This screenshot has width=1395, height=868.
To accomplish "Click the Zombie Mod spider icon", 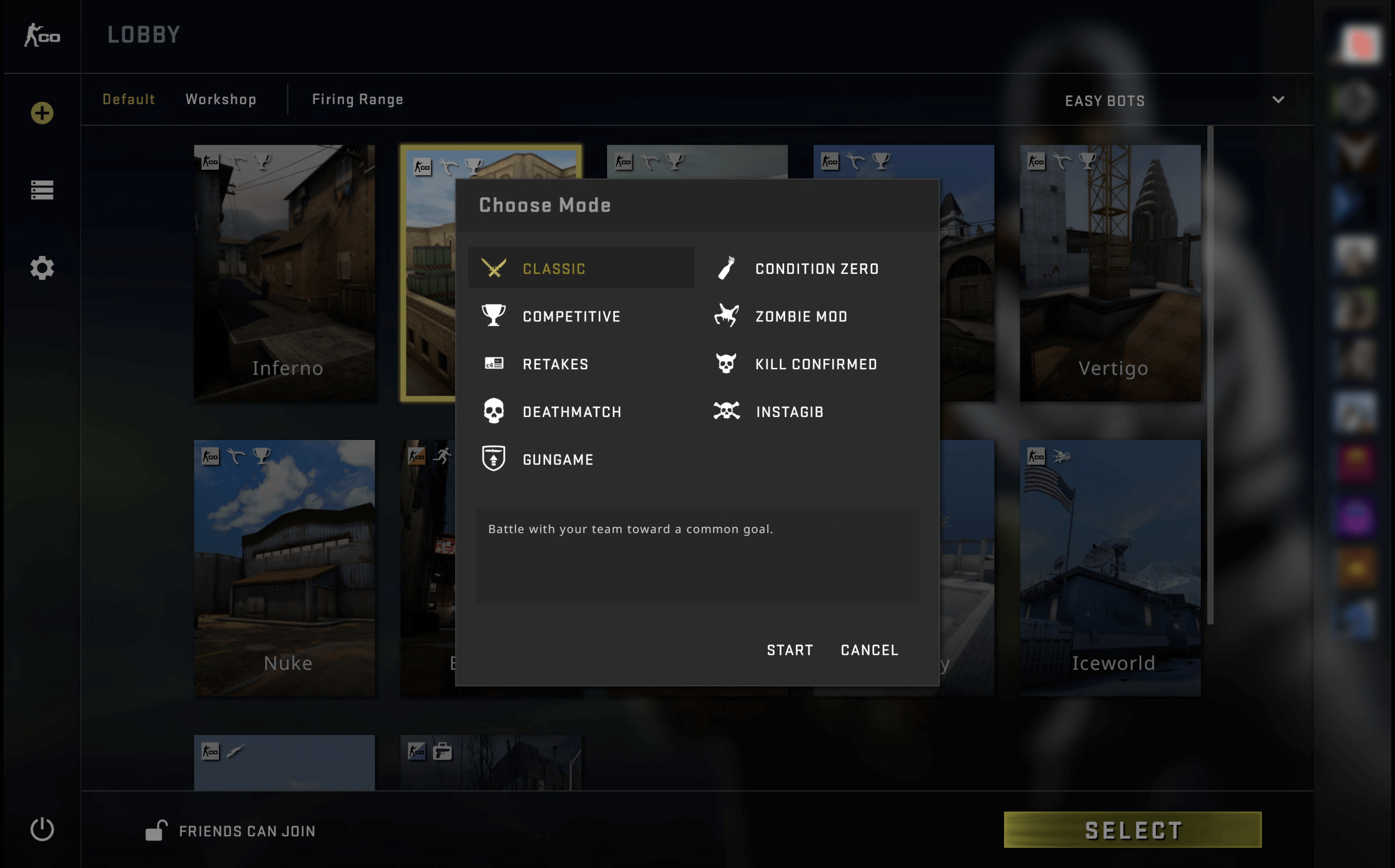I will point(726,316).
